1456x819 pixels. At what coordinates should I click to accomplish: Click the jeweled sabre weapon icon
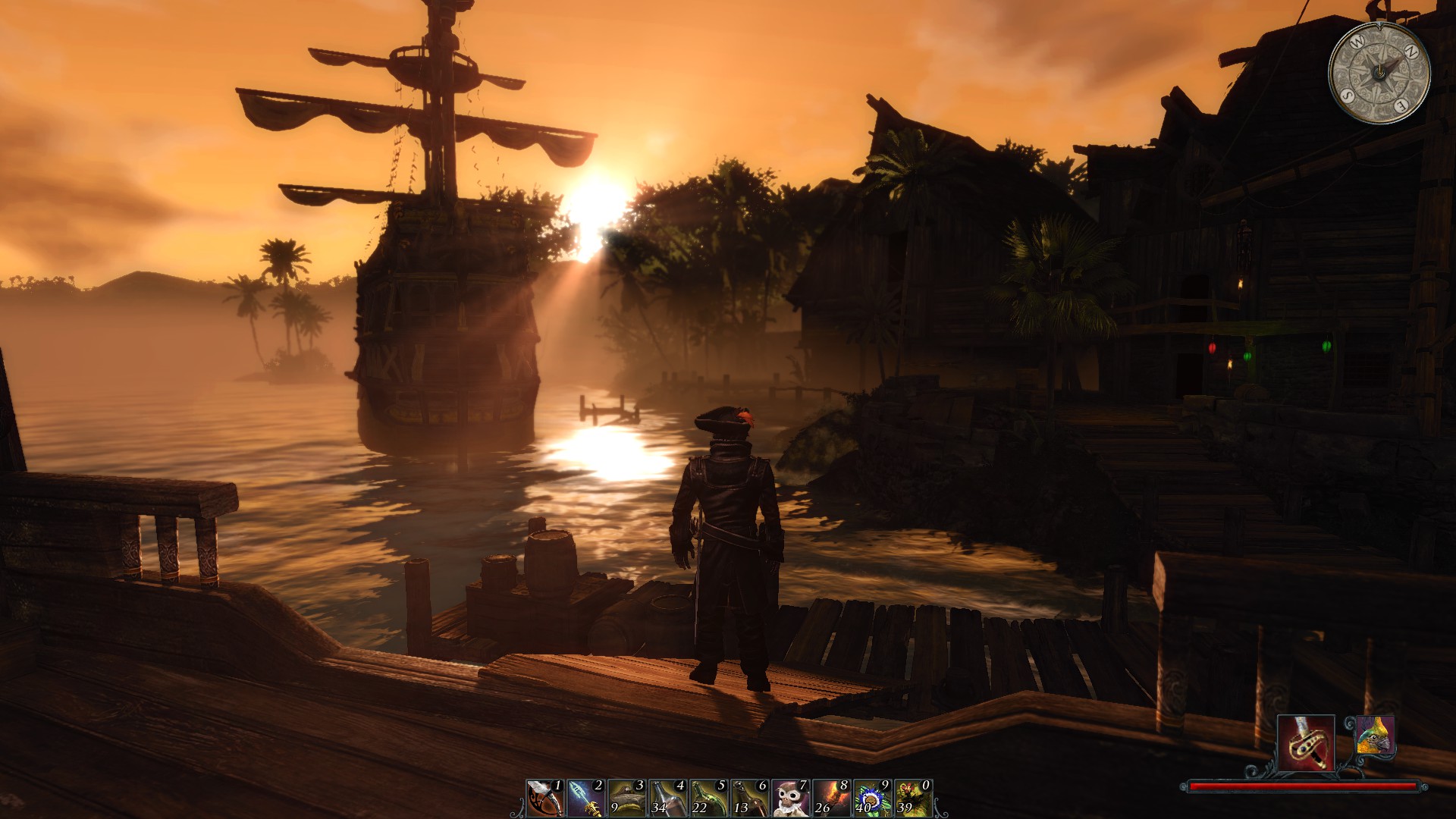(x=1306, y=743)
